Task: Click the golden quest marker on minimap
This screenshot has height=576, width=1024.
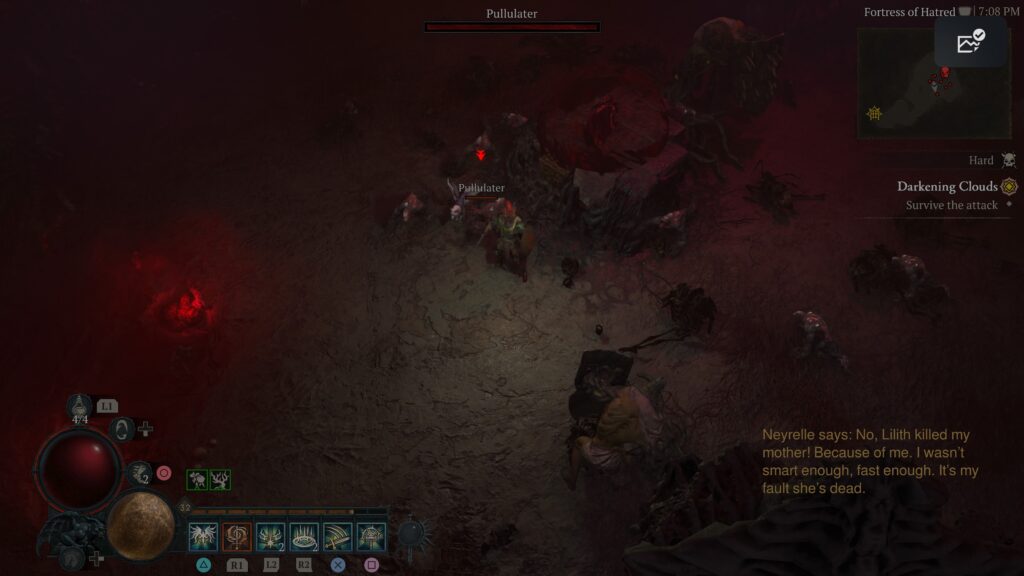Action: click(874, 114)
